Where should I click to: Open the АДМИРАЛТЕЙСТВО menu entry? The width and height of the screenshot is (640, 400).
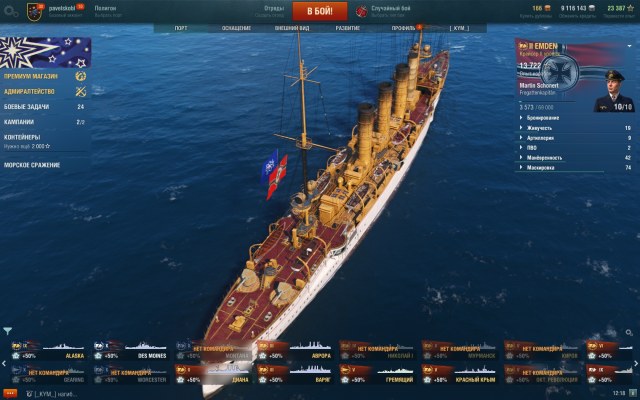point(33,91)
